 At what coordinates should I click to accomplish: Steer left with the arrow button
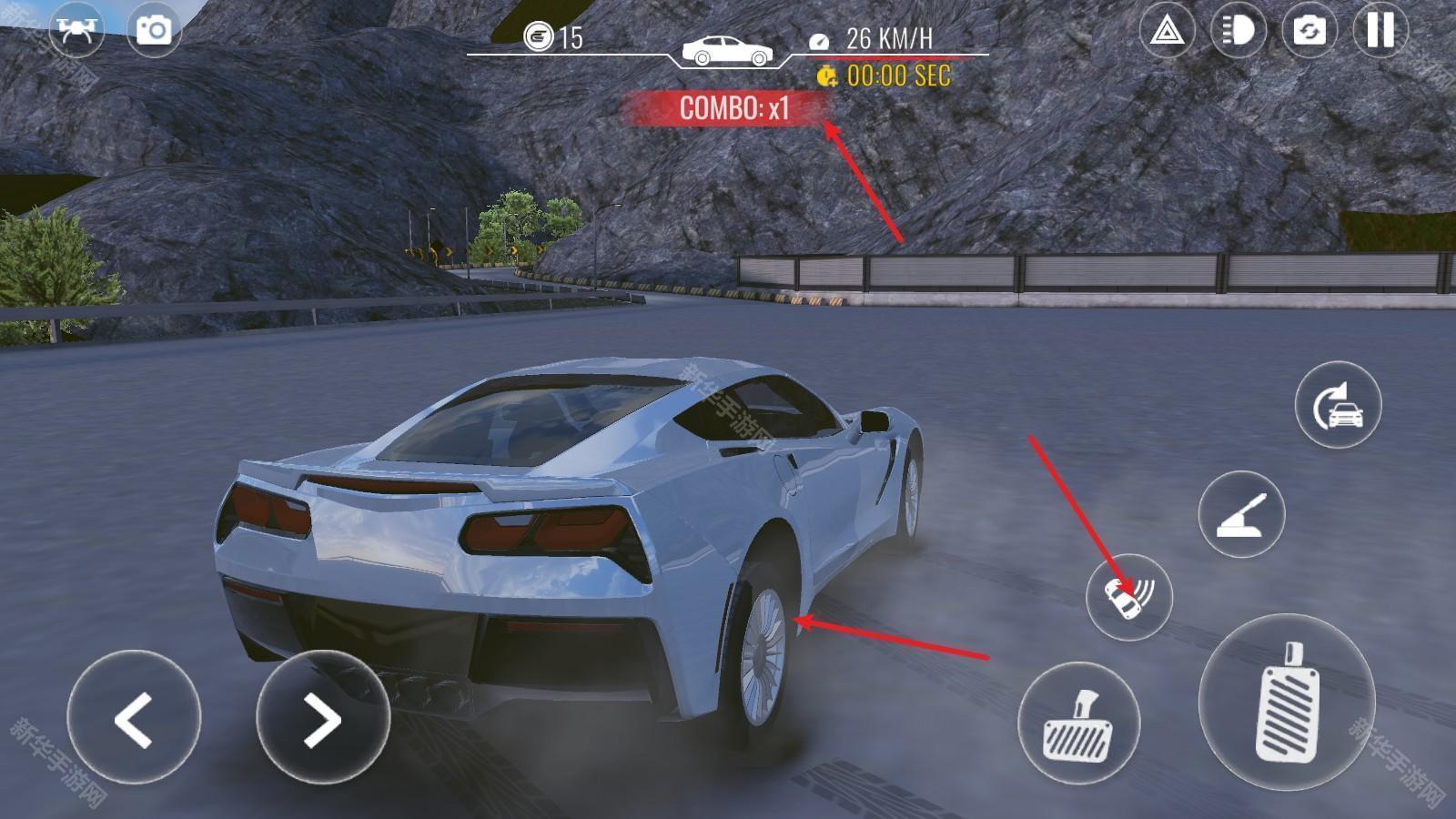tap(134, 718)
